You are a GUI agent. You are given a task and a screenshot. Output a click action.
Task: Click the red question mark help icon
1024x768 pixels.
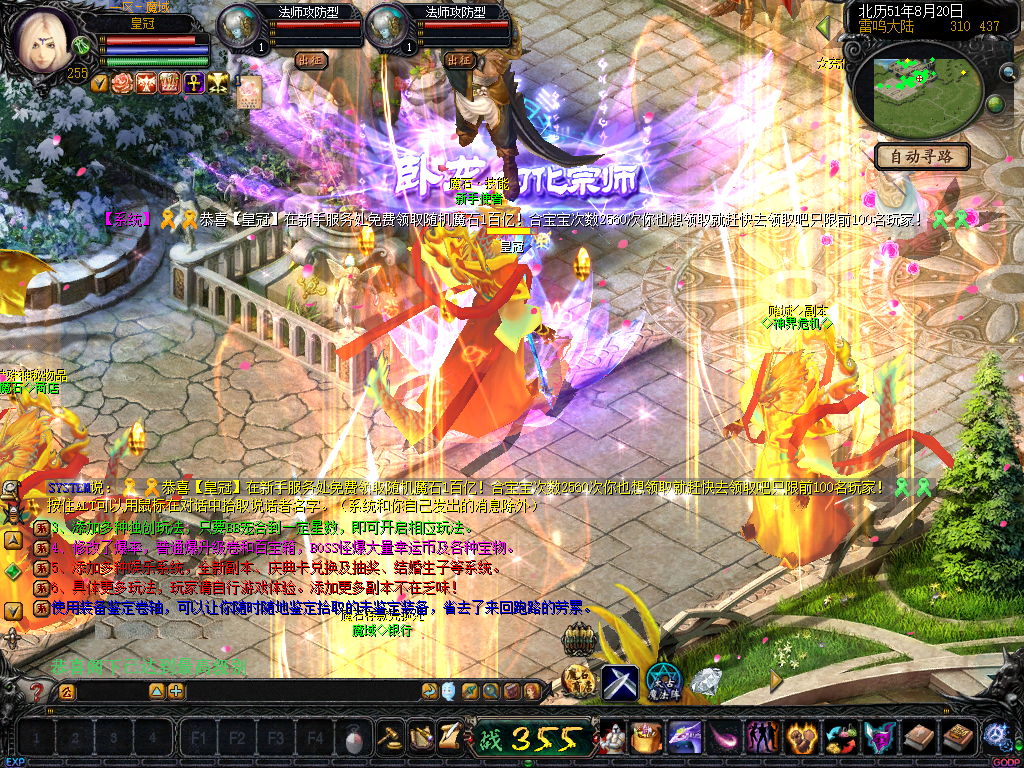pos(37,691)
